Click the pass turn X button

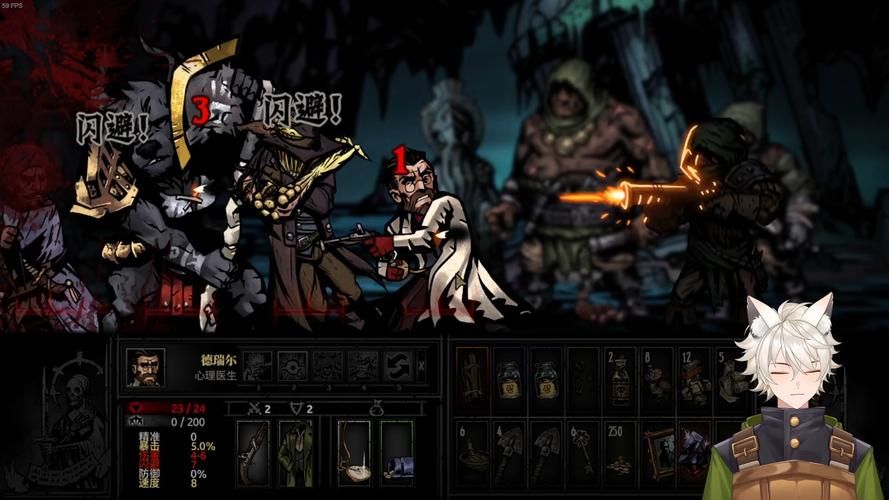[422, 365]
